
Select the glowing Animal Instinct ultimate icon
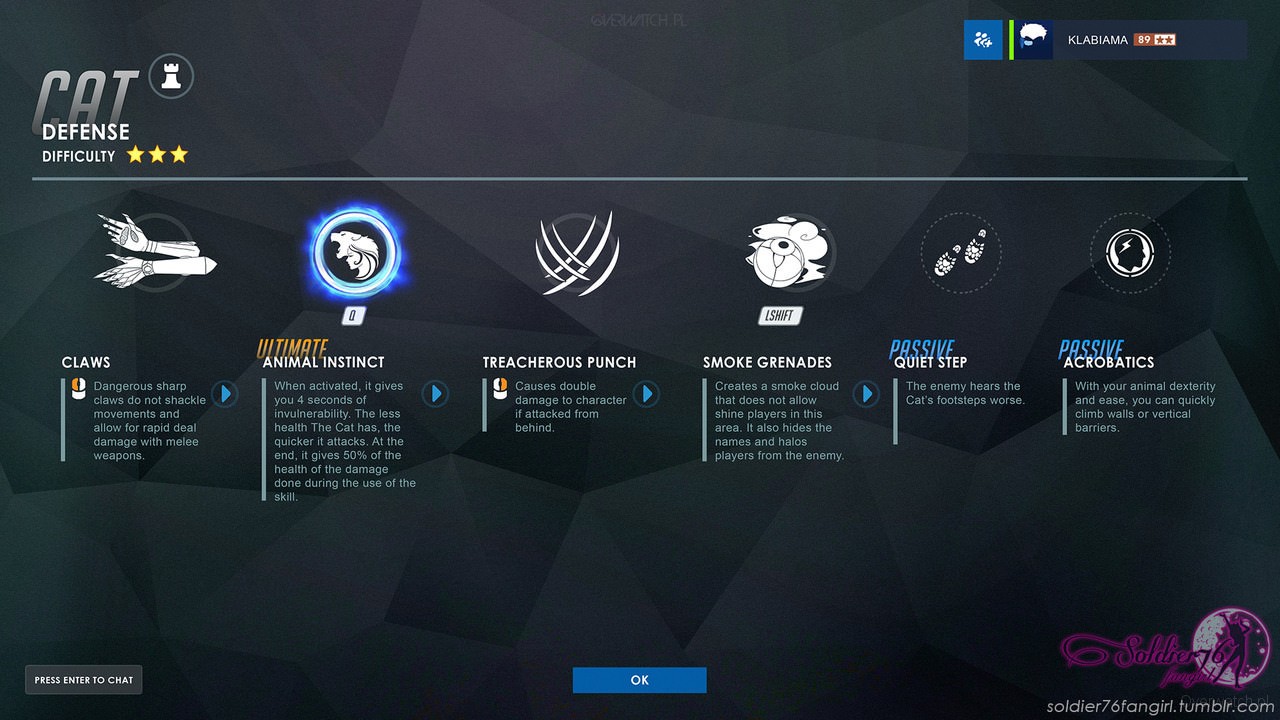(x=353, y=253)
